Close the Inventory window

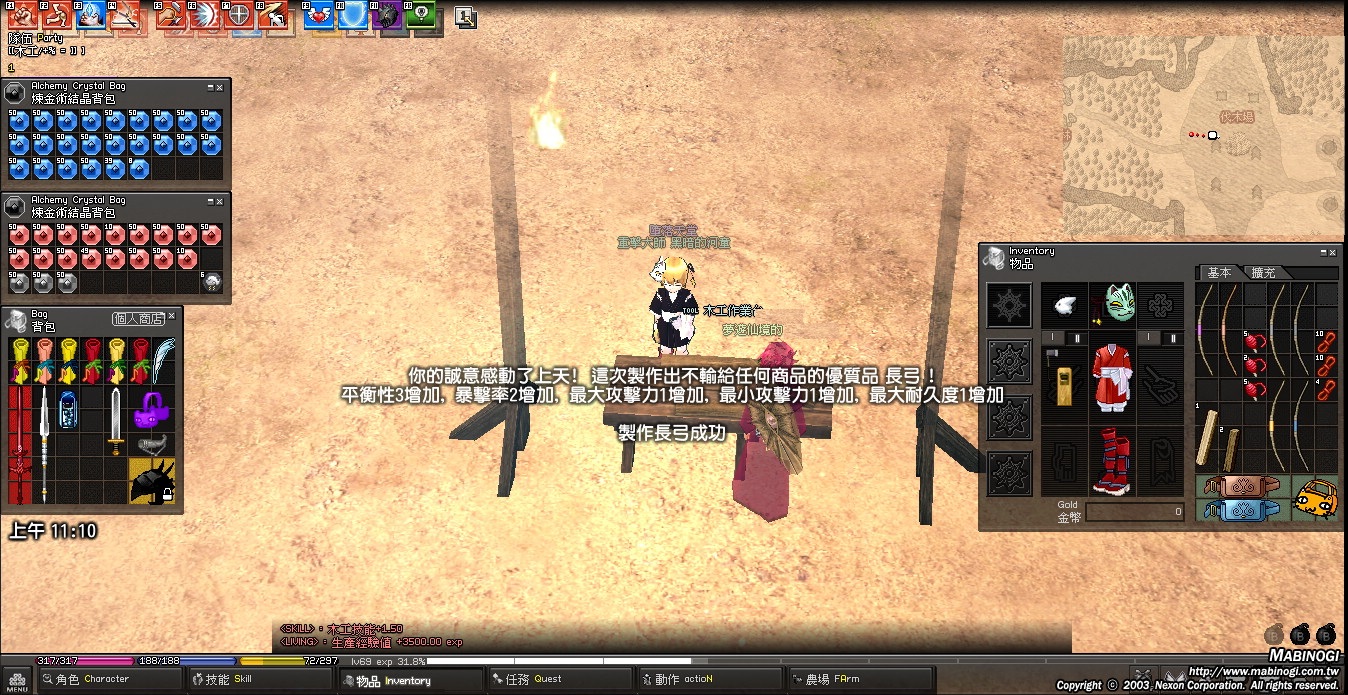tap(1332, 253)
